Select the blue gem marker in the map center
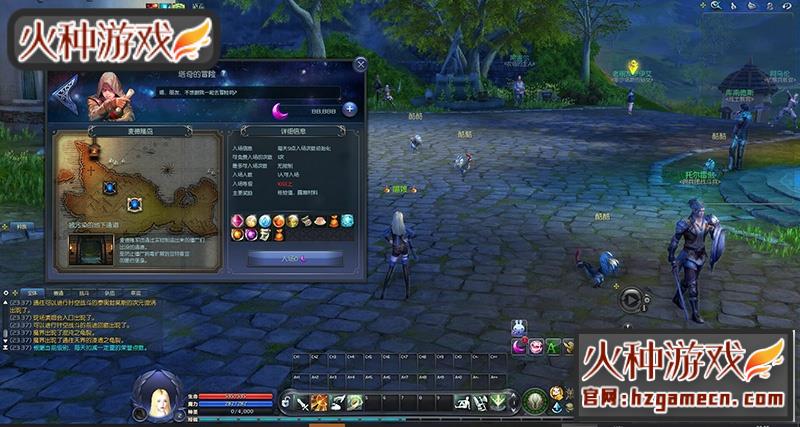The image size is (800, 427). [x=135, y=203]
